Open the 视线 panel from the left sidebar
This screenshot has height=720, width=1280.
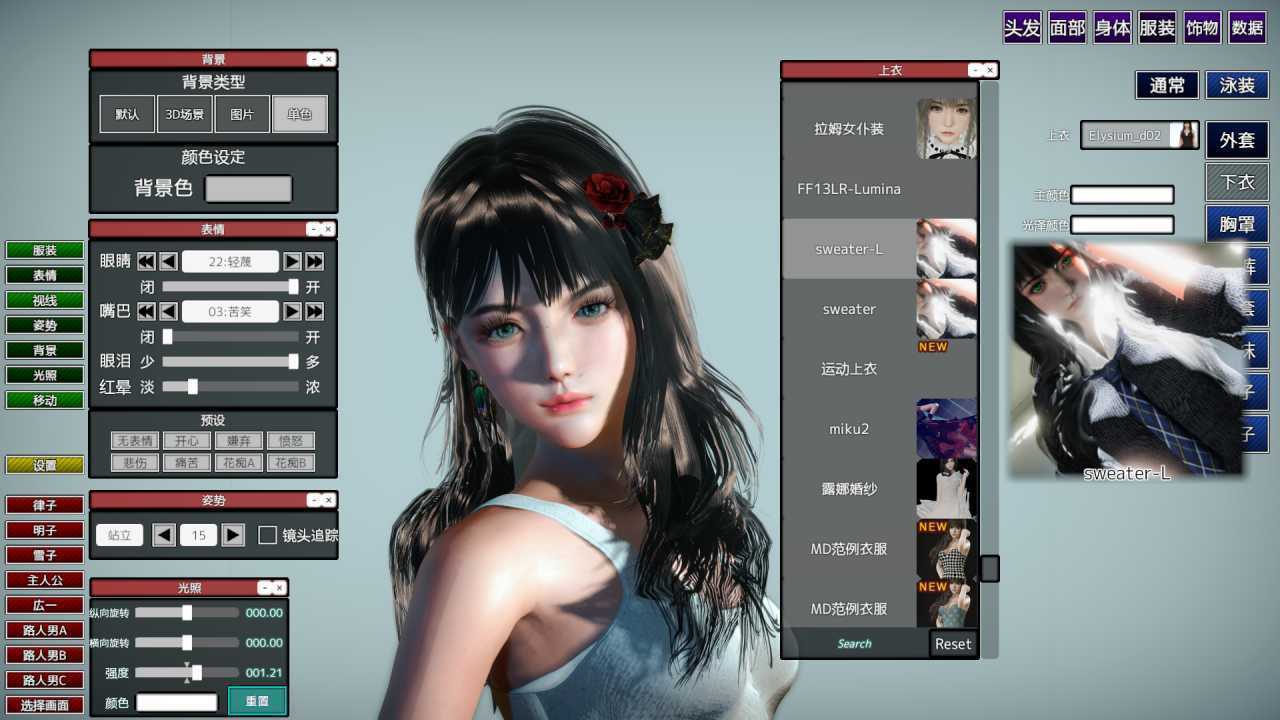coord(44,300)
